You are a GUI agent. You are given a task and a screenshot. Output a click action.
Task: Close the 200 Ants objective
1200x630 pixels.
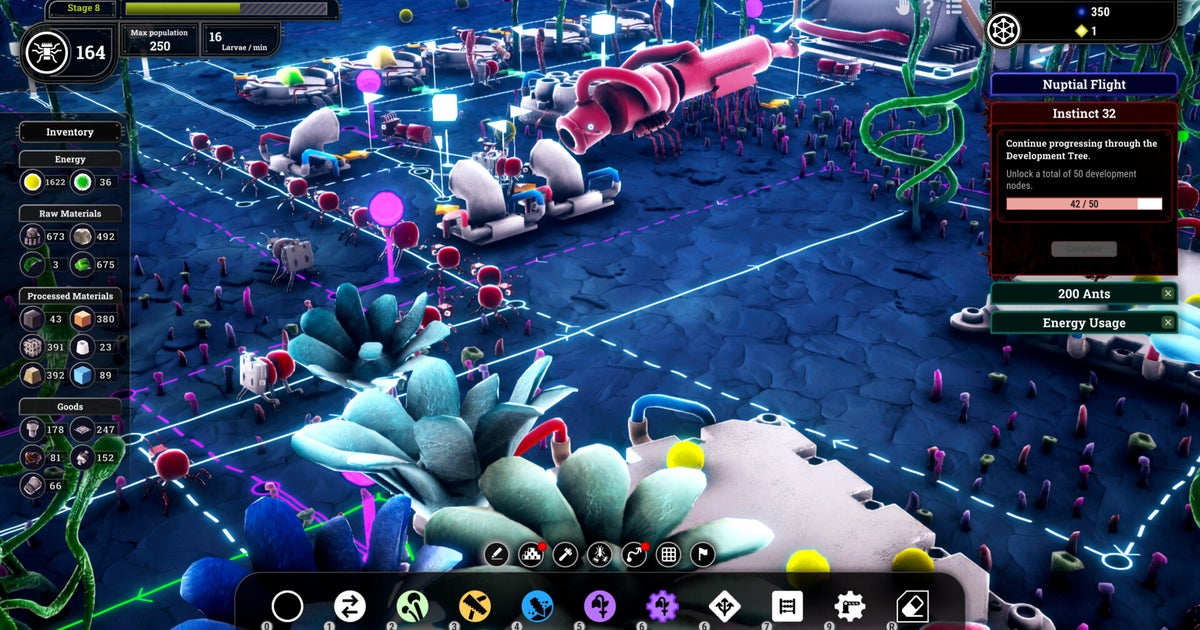pyautogui.click(x=1167, y=294)
